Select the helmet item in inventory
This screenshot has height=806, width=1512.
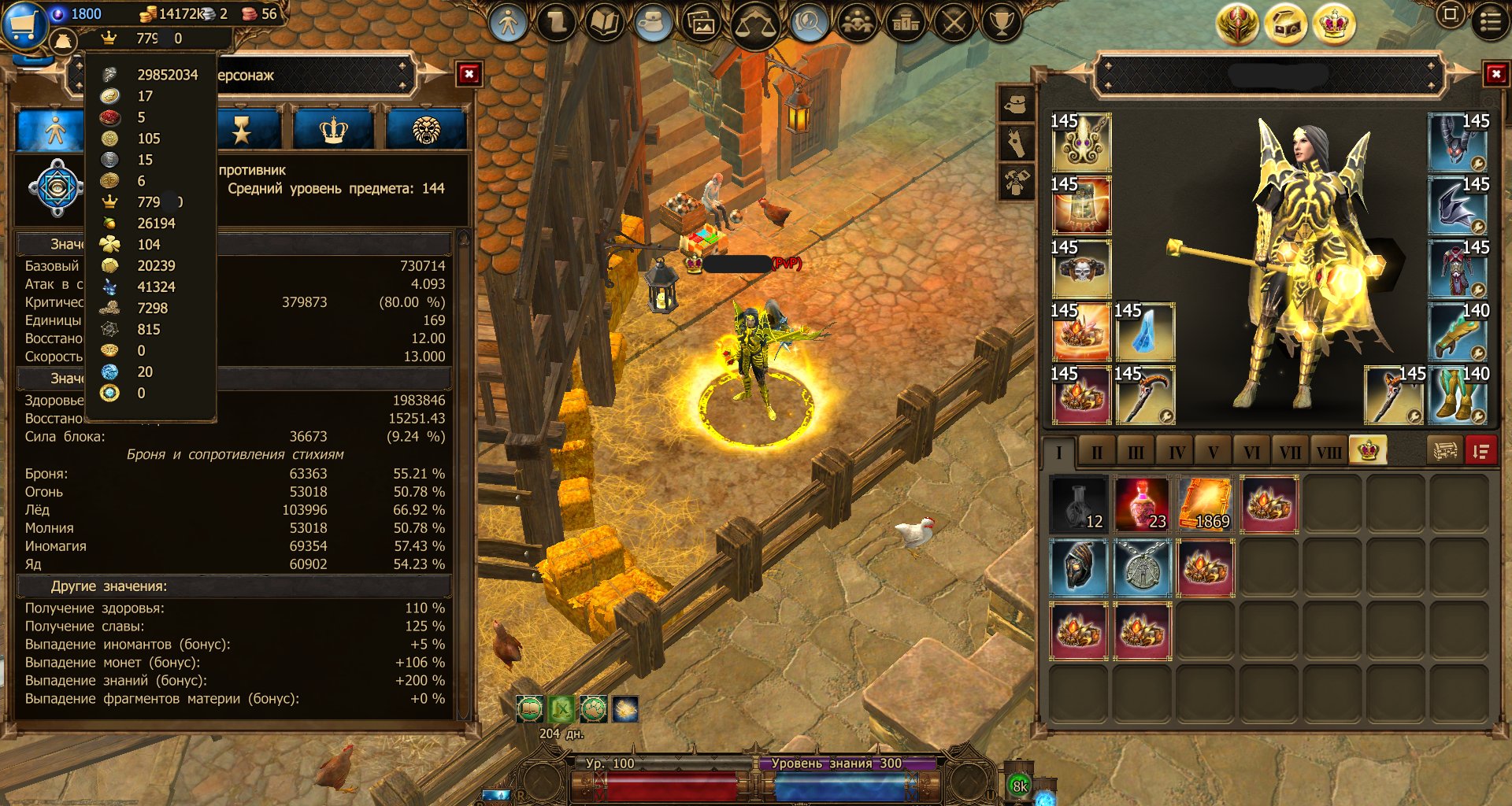[1079, 568]
